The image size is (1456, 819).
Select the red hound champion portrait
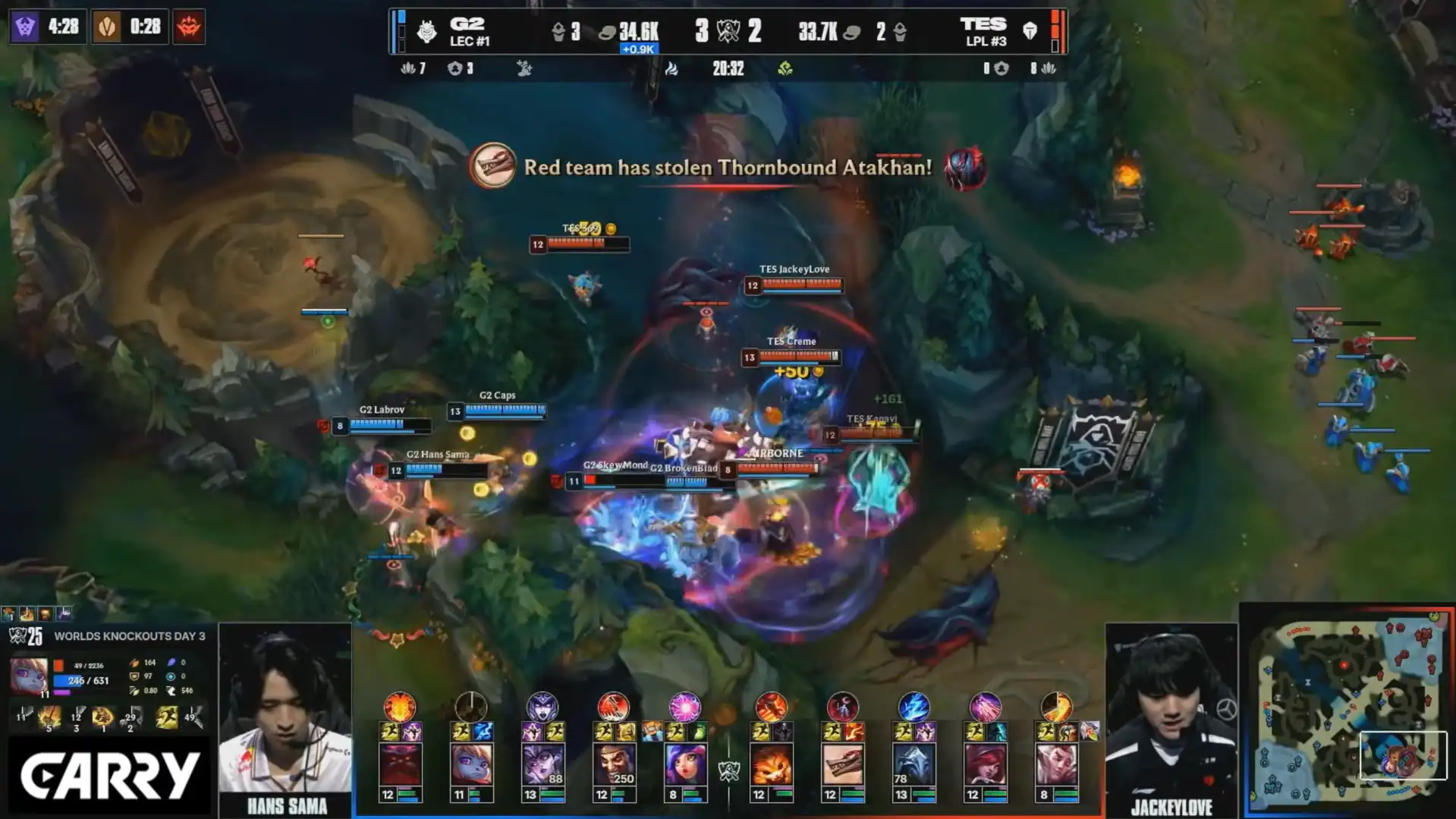pos(842,763)
